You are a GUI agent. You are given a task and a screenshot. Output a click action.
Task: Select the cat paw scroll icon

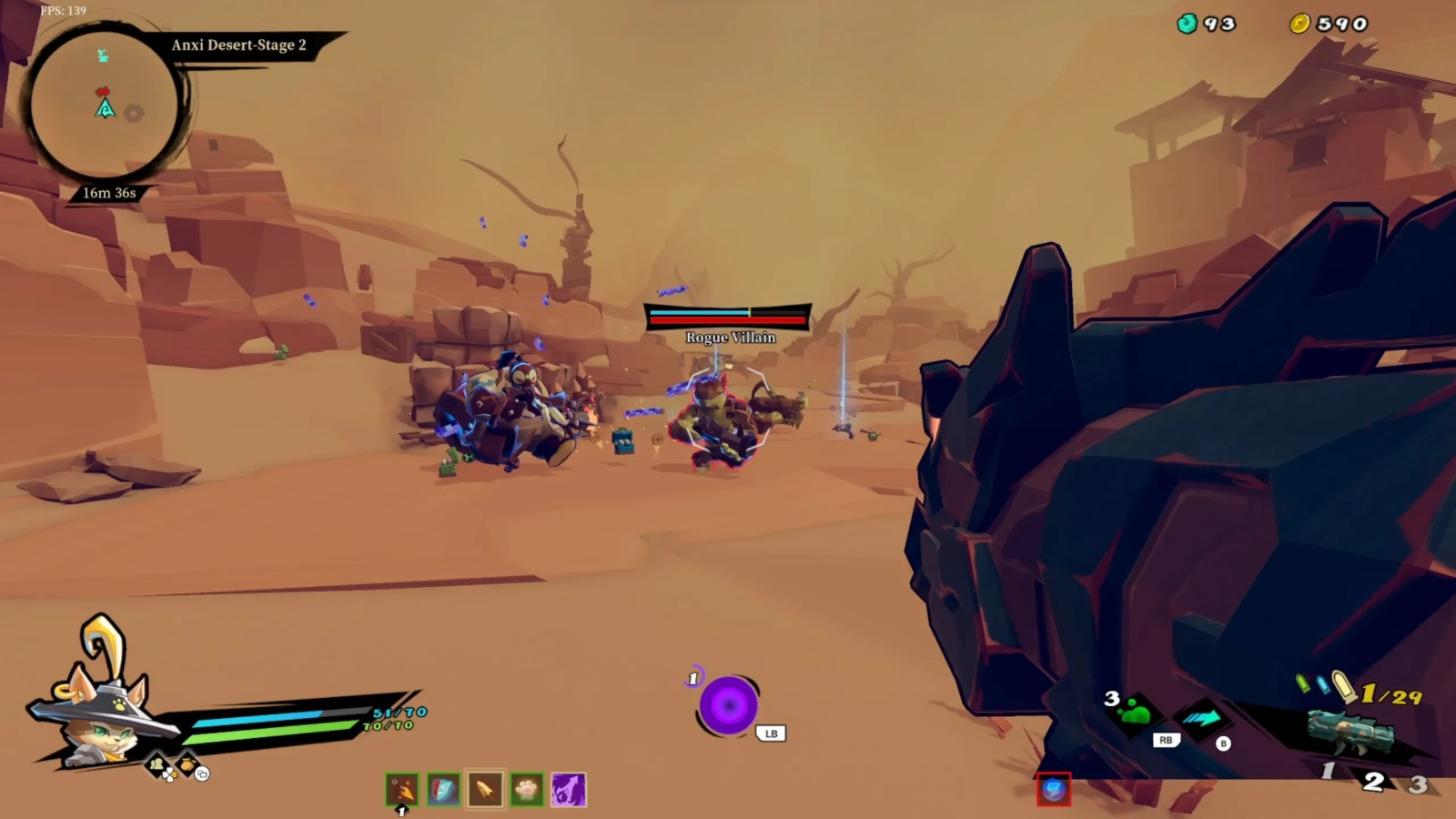(x=527, y=789)
